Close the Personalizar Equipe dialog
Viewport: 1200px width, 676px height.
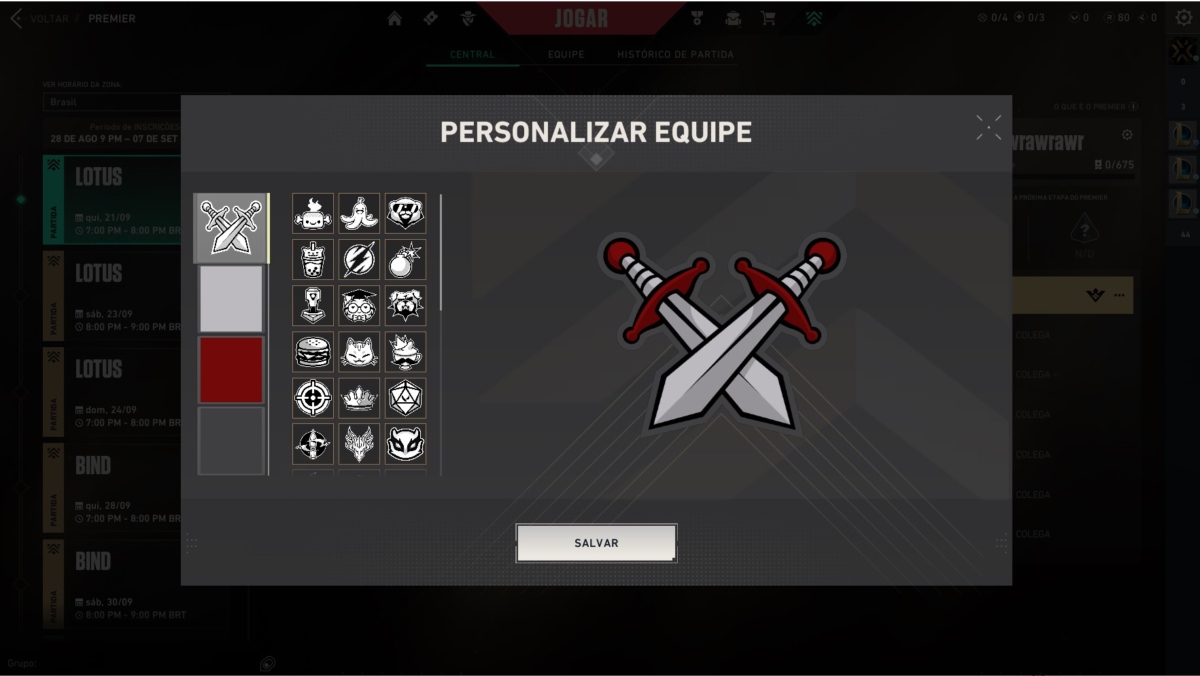pyautogui.click(x=988, y=127)
